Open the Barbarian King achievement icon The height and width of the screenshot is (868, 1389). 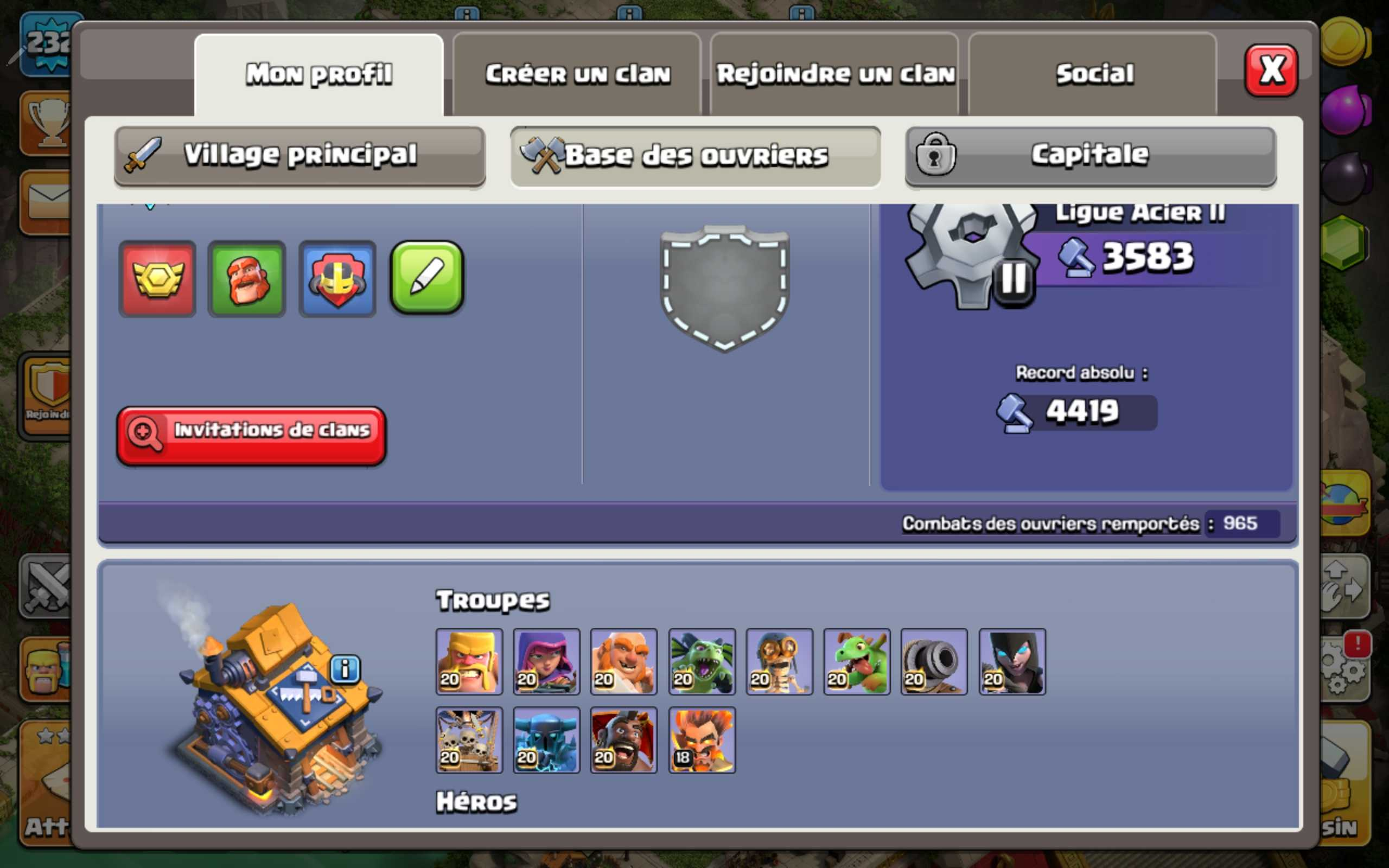[247, 278]
